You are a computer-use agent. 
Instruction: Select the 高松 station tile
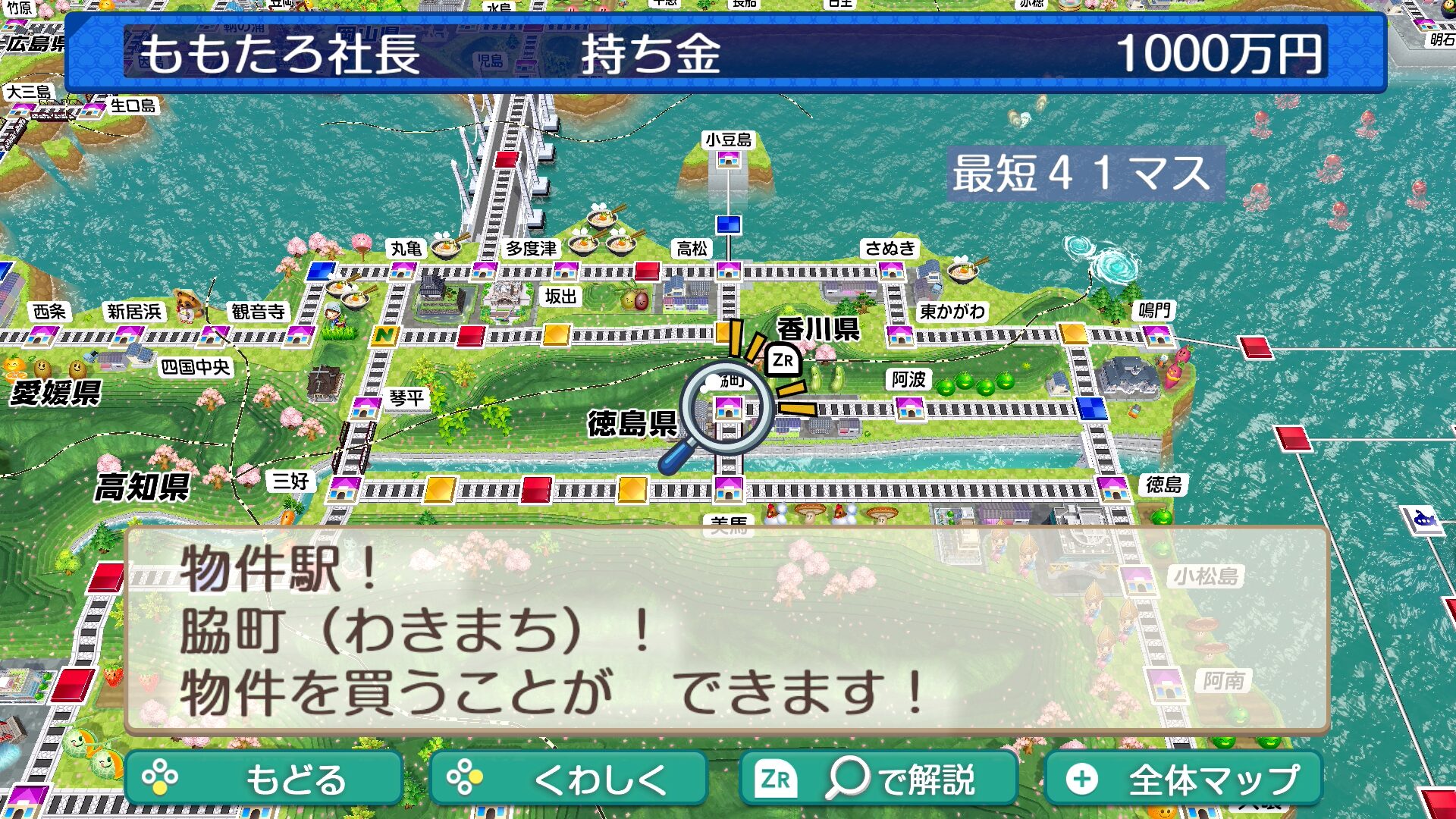(x=729, y=270)
